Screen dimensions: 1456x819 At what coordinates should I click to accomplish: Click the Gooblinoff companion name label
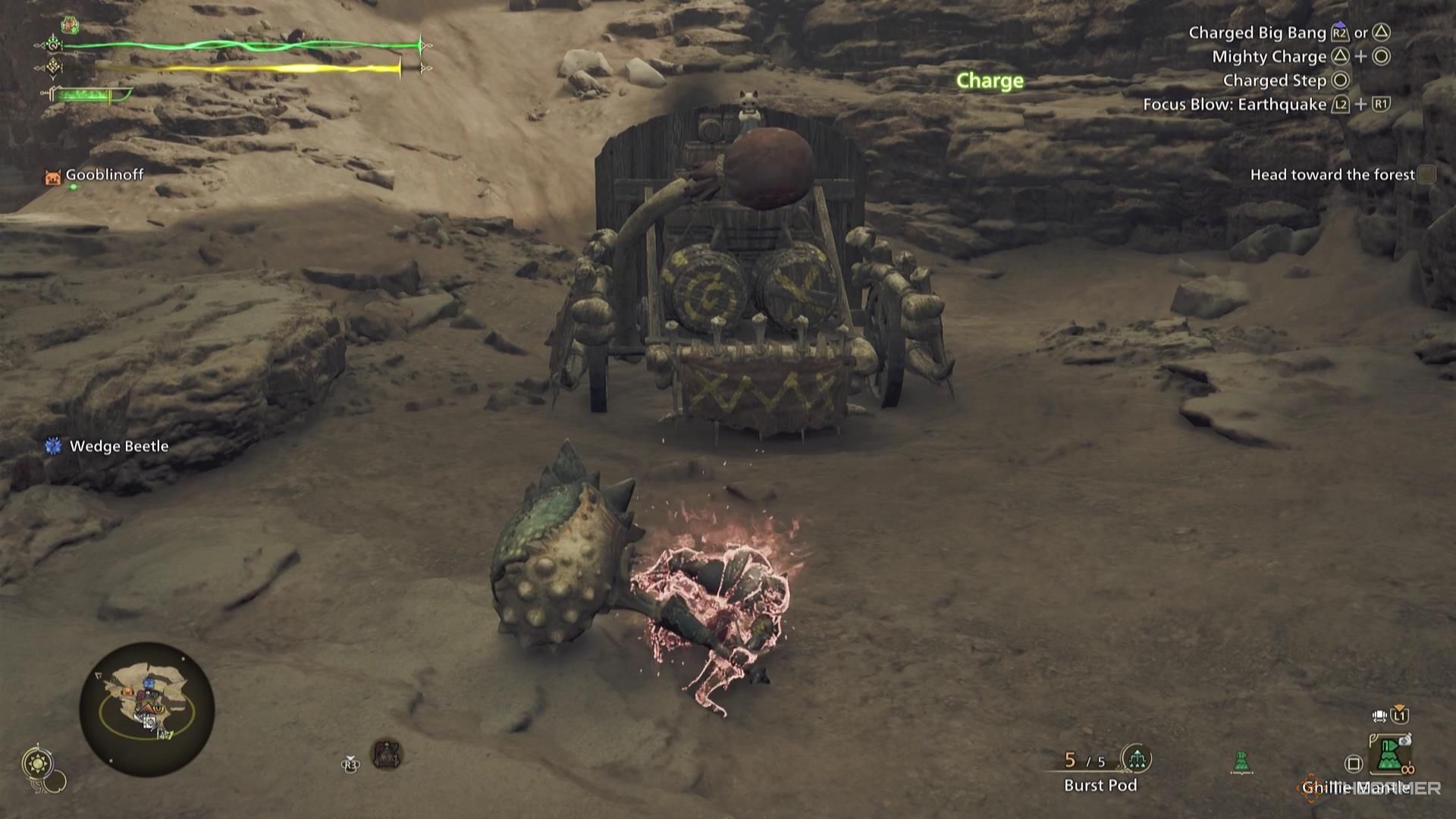pos(104,174)
